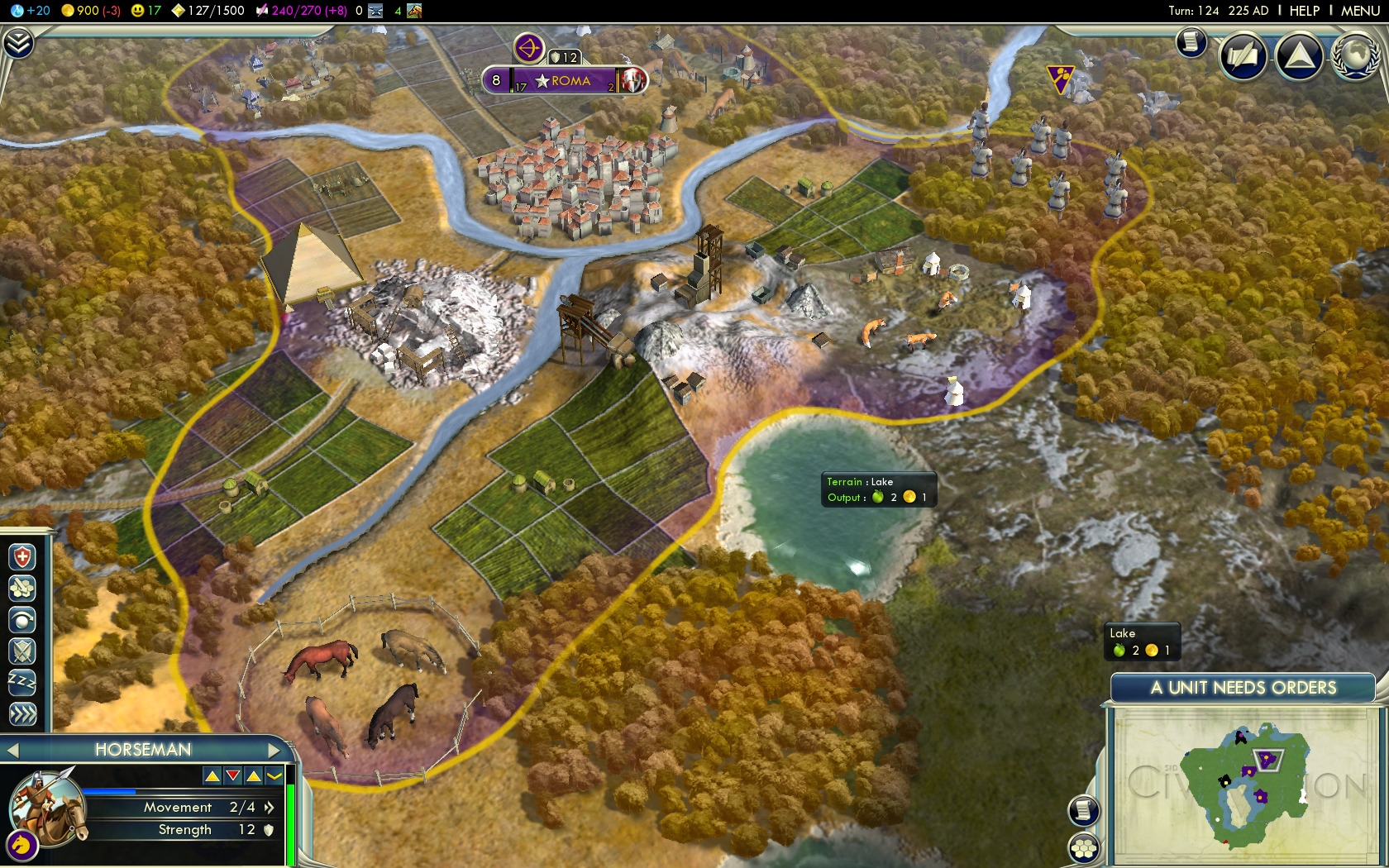Toggle the hex grid minimap options button

(x=1083, y=848)
